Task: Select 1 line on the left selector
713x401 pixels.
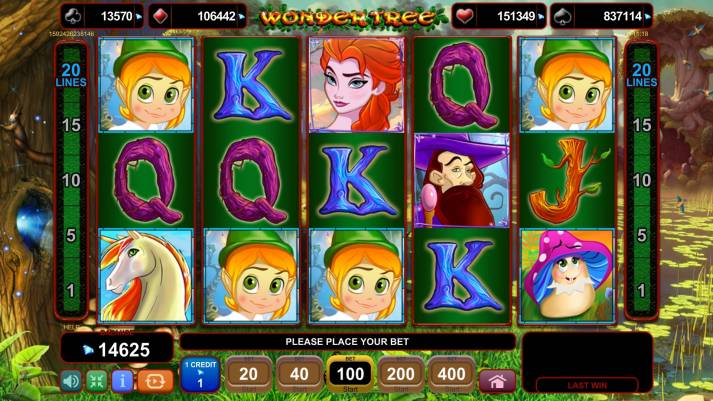Action: click(x=71, y=290)
